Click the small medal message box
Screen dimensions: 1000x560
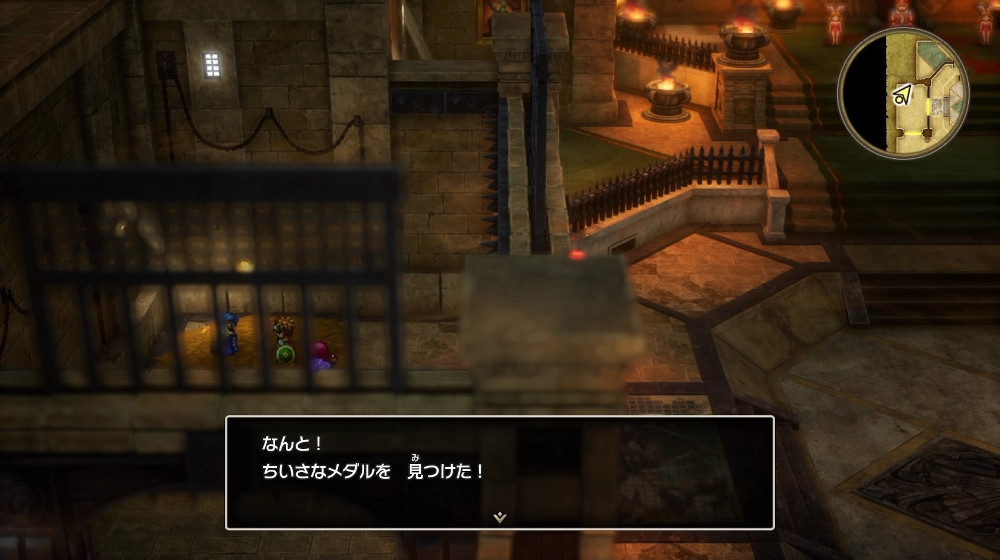[500, 472]
